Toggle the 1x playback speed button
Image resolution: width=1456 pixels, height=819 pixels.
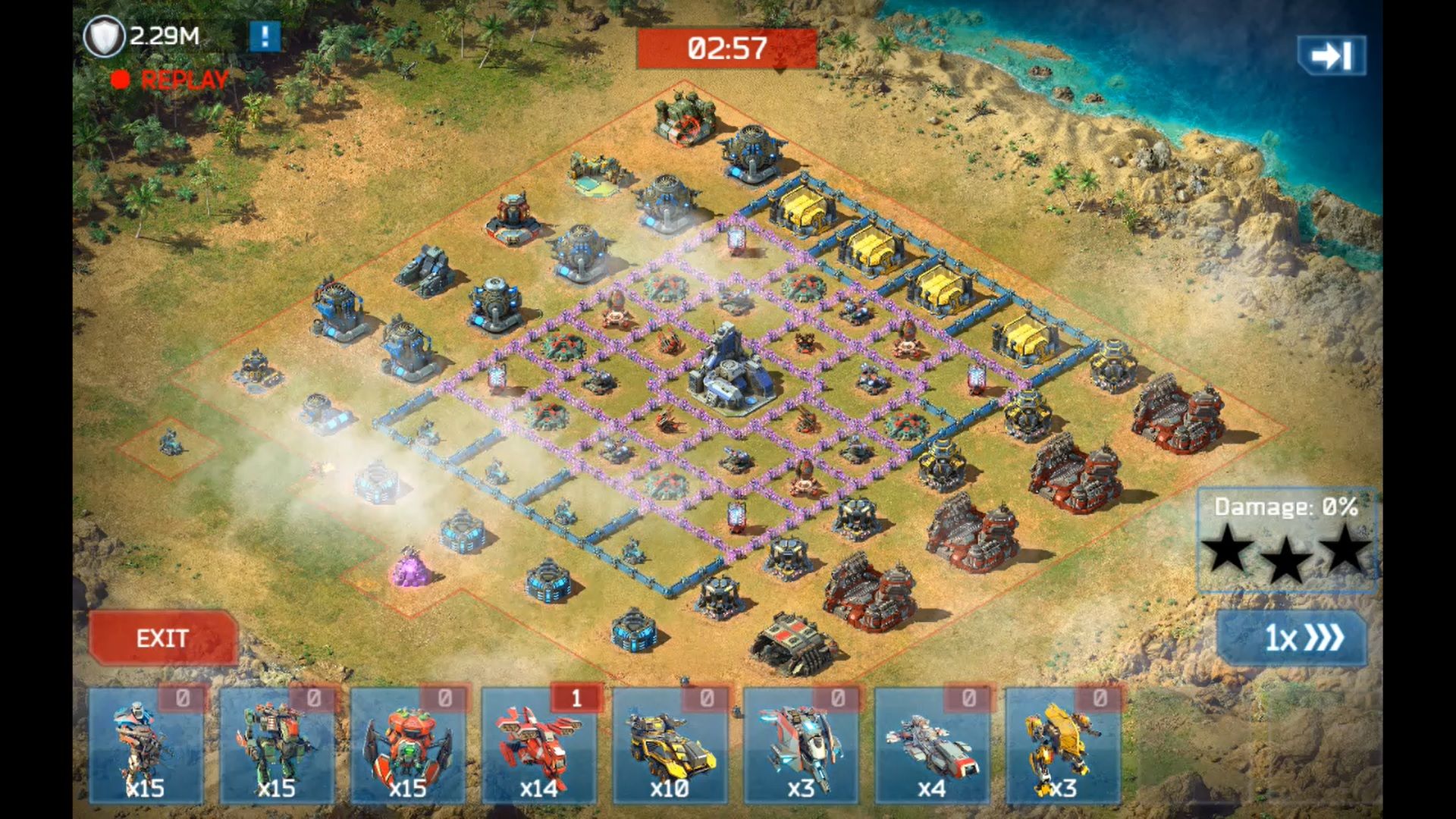tap(1292, 638)
